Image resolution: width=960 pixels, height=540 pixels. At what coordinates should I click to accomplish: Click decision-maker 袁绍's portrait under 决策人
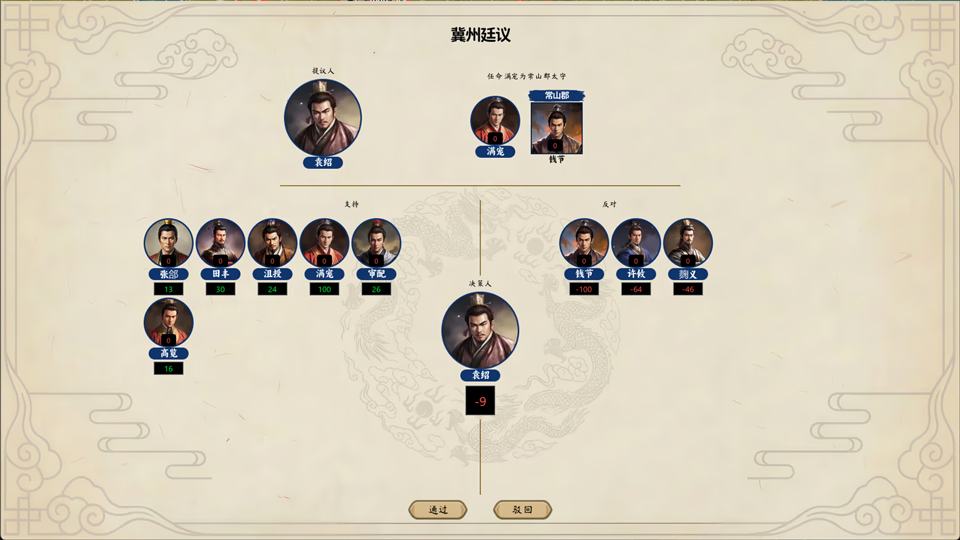(x=480, y=330)
